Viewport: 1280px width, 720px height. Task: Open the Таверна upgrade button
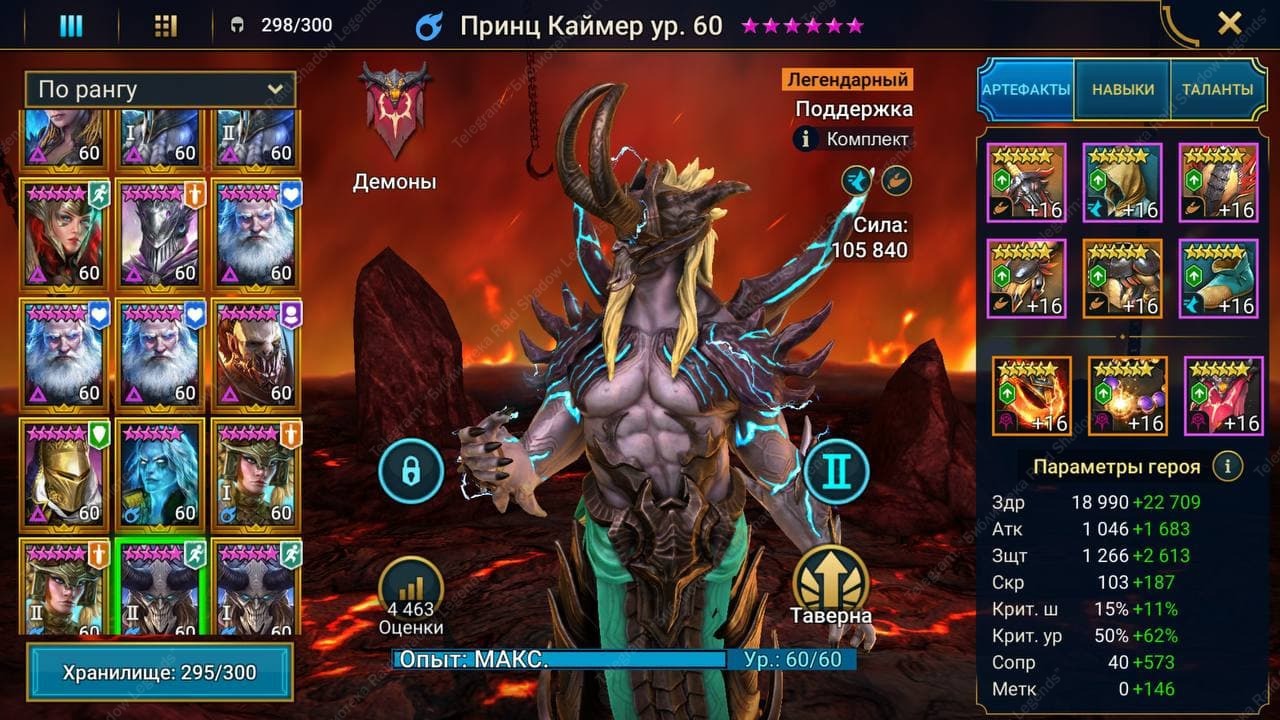coord(831,583)
